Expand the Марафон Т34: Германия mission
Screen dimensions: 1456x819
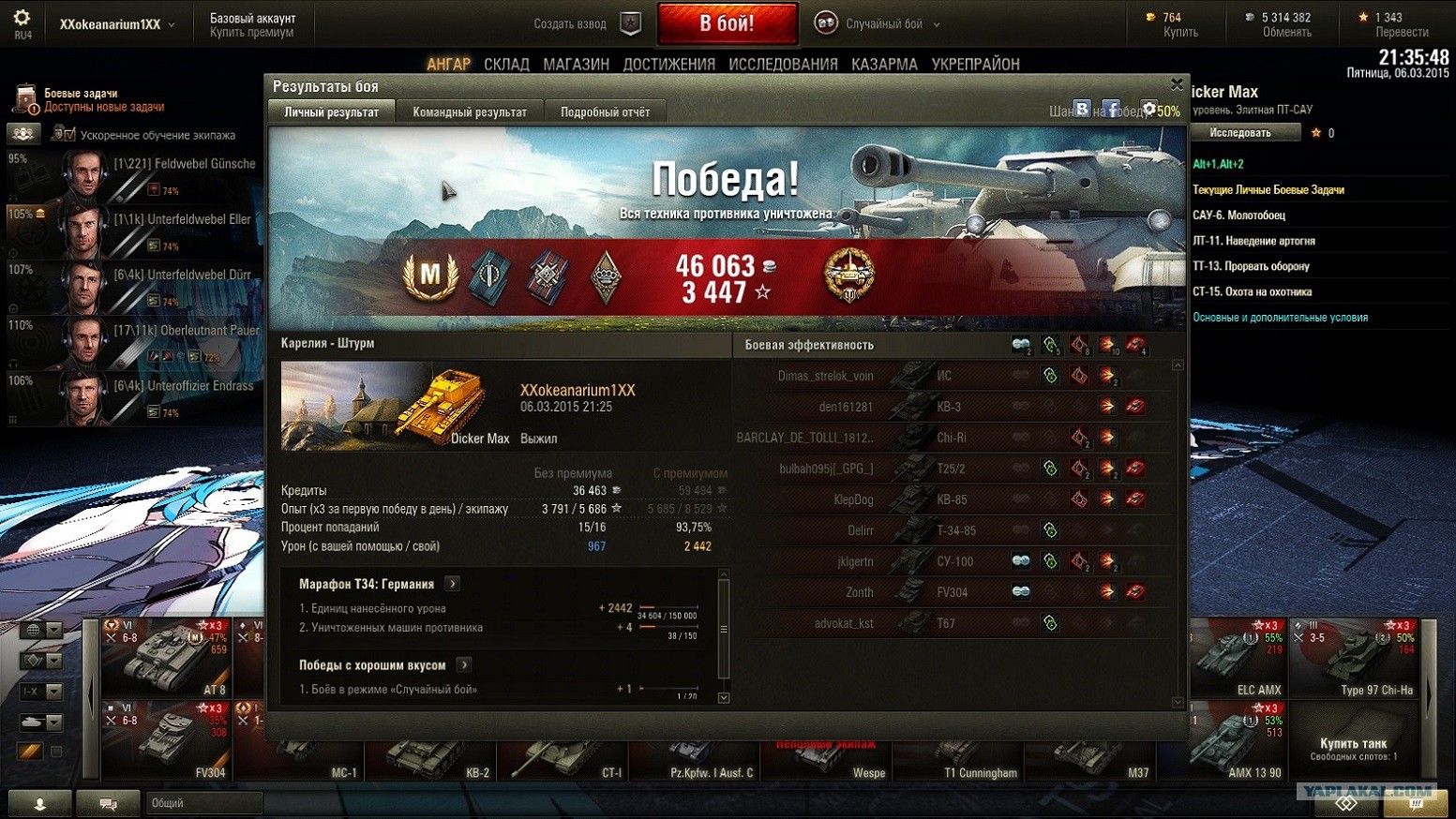point(453,584)
